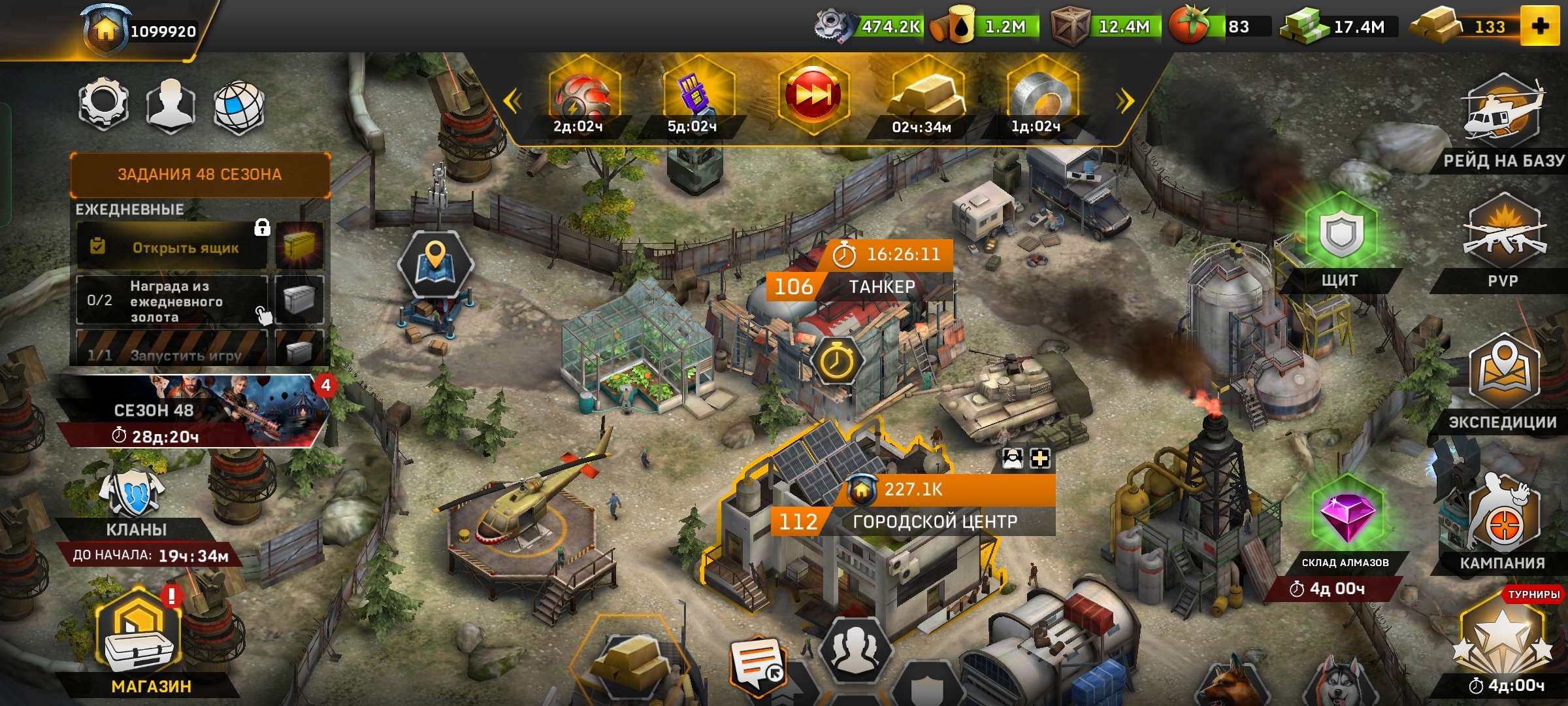This screenshot has width=1568, height=706.
Task: Start a Рейд на базу helicopter raid
Action: pyautogui.click(x=1503, y=114)
